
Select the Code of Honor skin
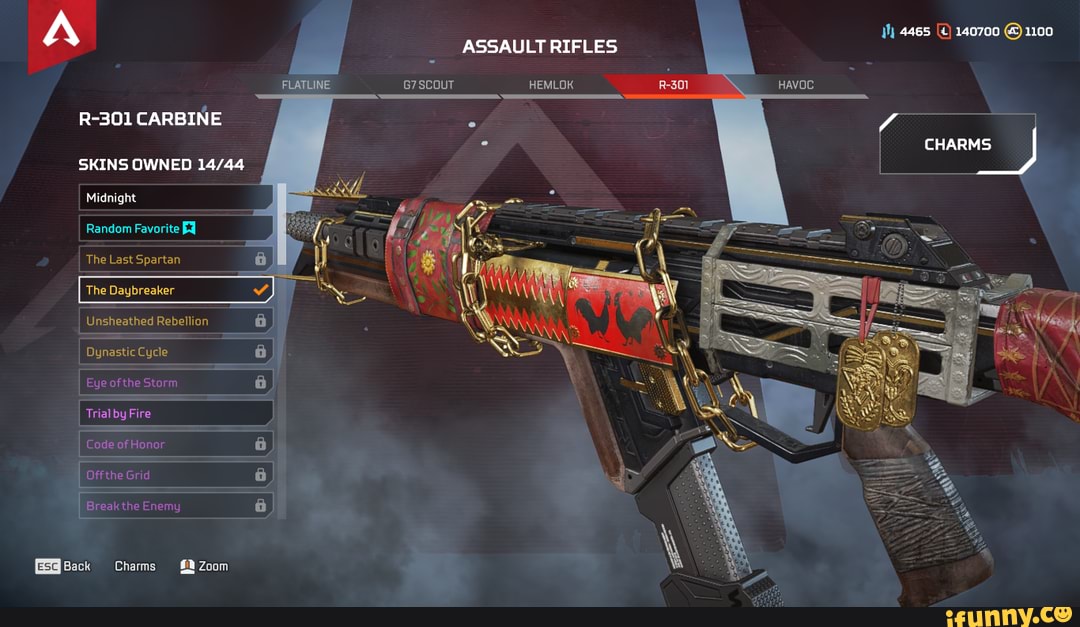tap(176, 444)
